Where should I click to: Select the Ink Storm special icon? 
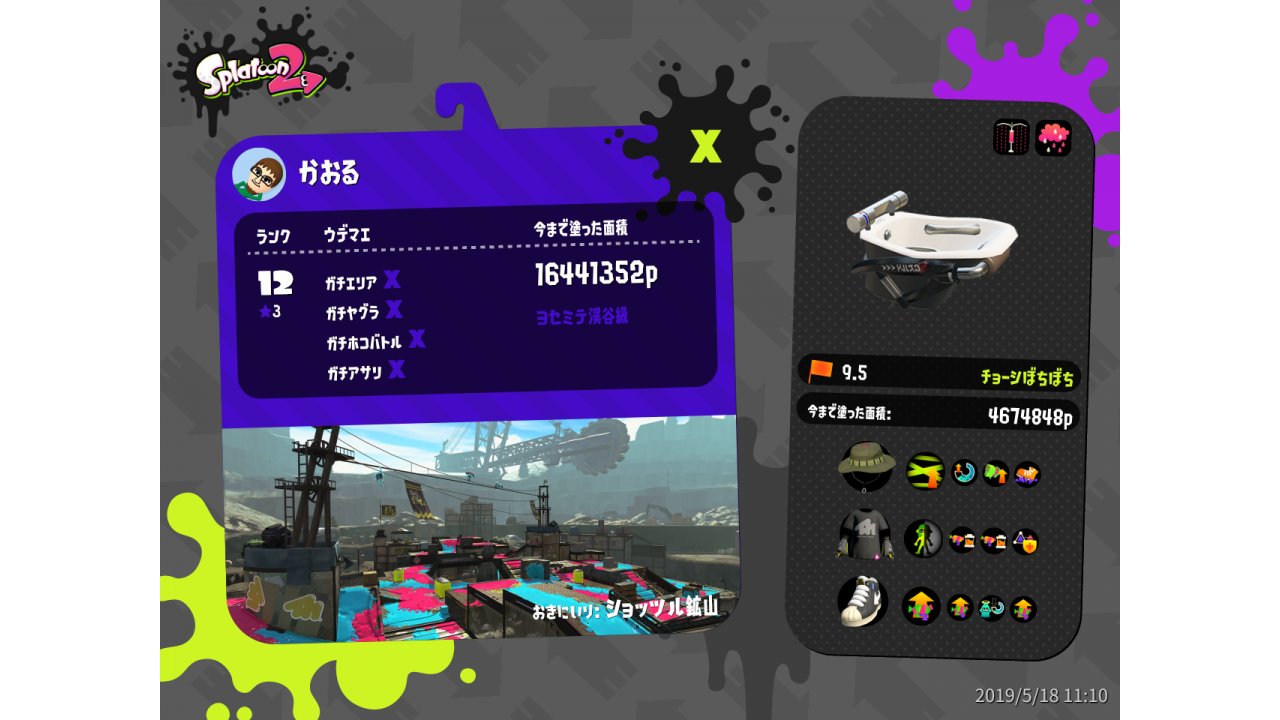coord(1053,138)
